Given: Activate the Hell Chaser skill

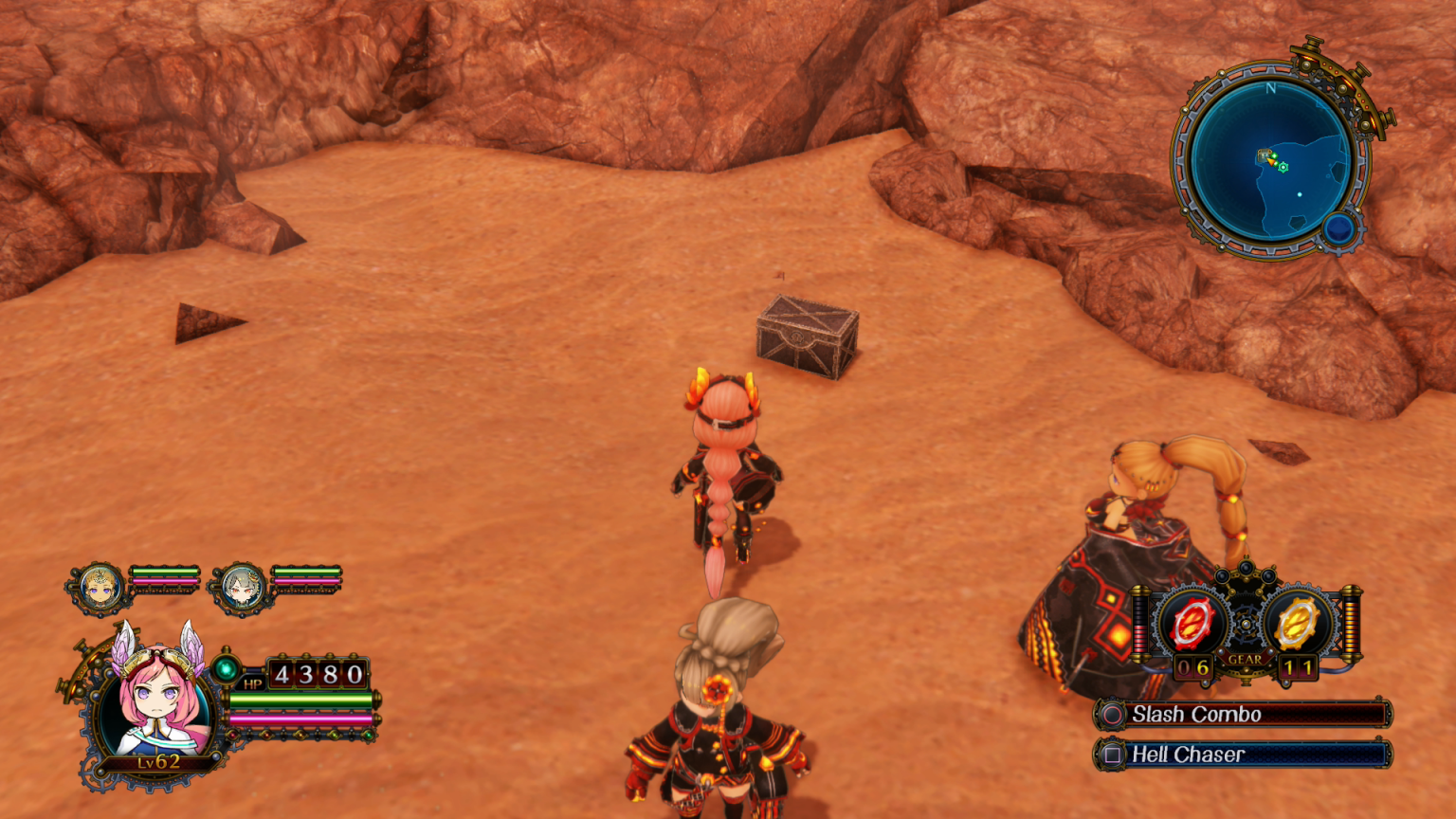Looking at the screenshot, I should (x=1243, y=755).
